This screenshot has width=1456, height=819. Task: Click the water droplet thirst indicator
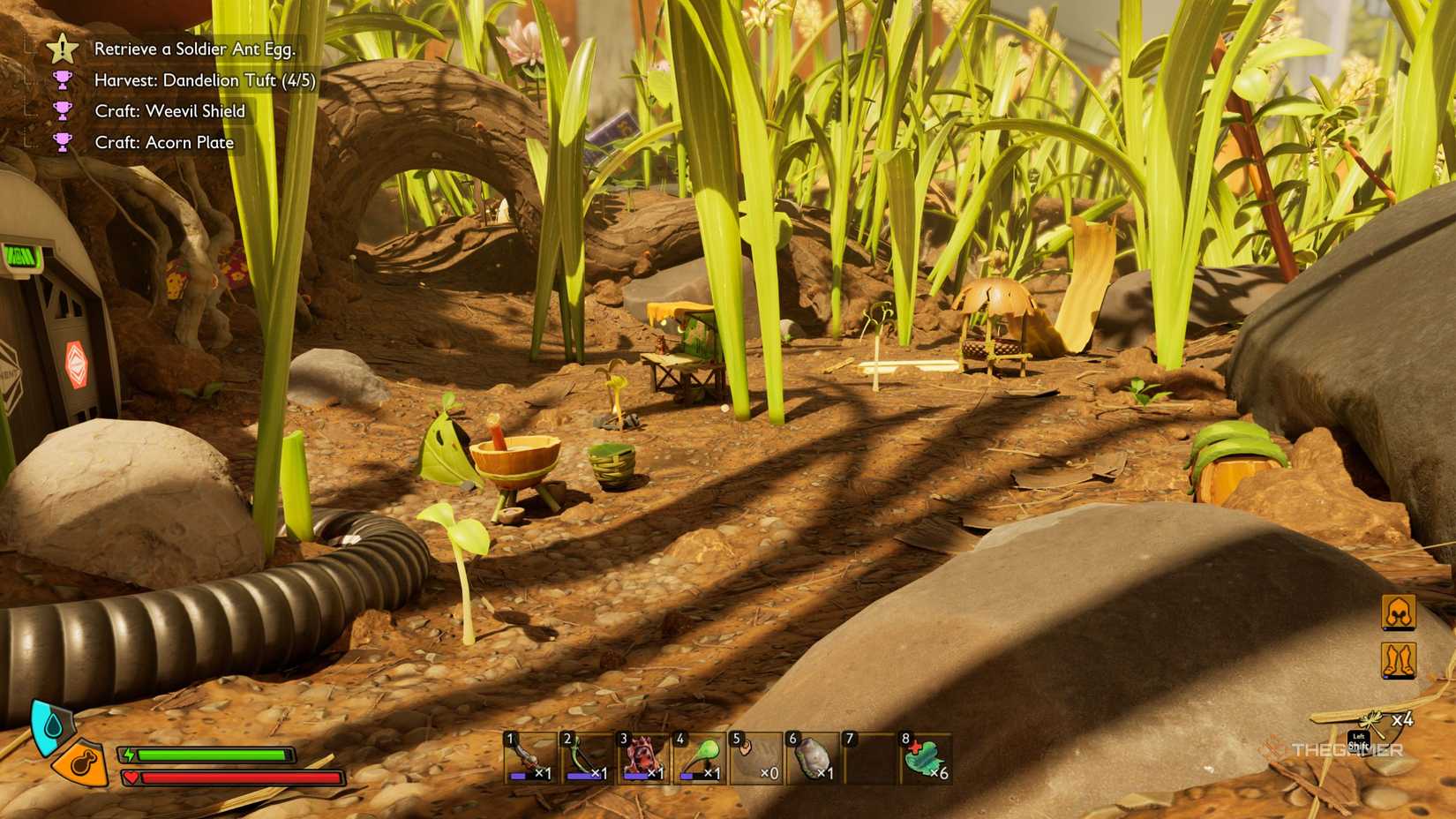[x=49, y=725]
